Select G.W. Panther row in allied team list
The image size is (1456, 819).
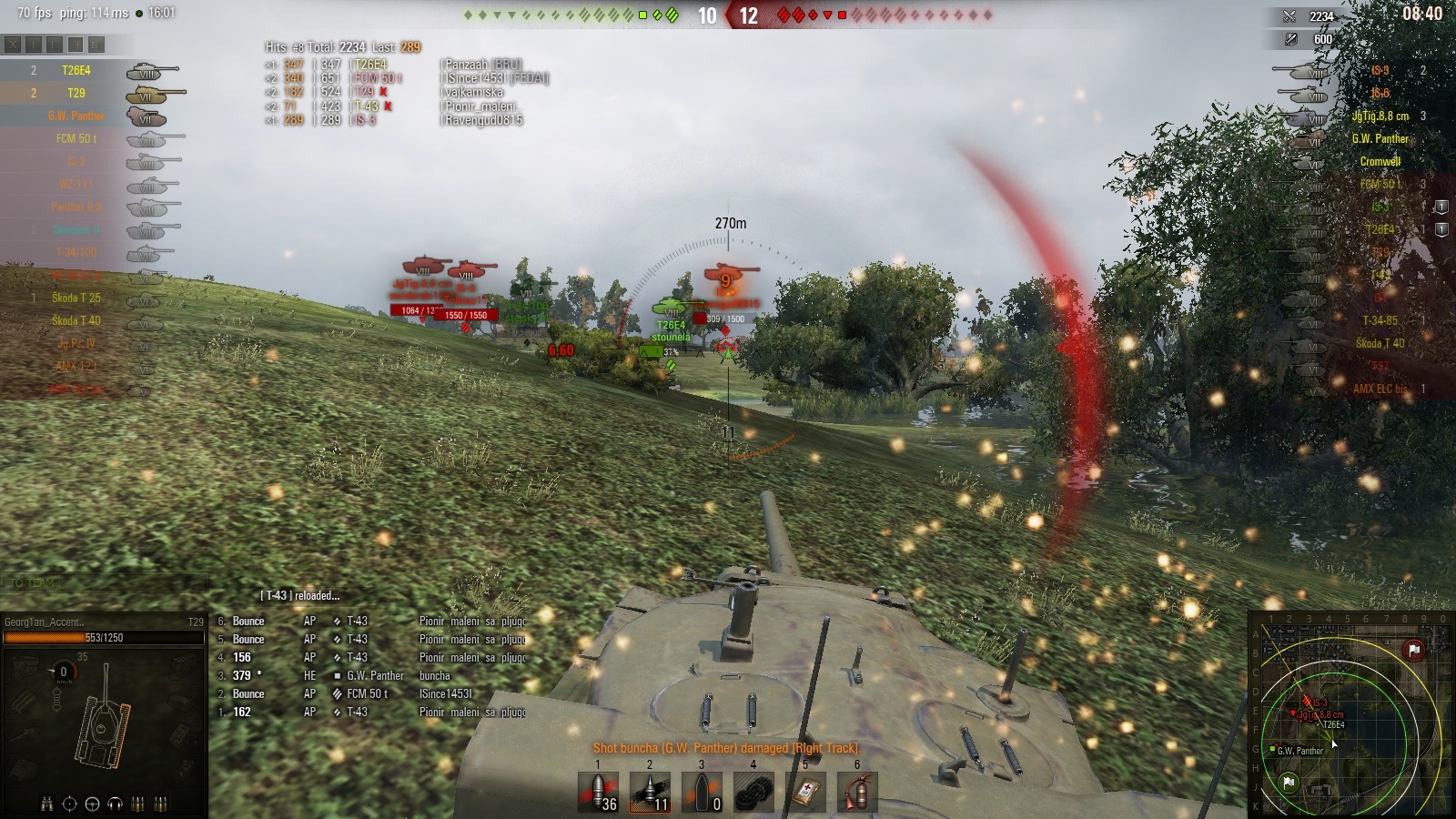tap(76, 116)
